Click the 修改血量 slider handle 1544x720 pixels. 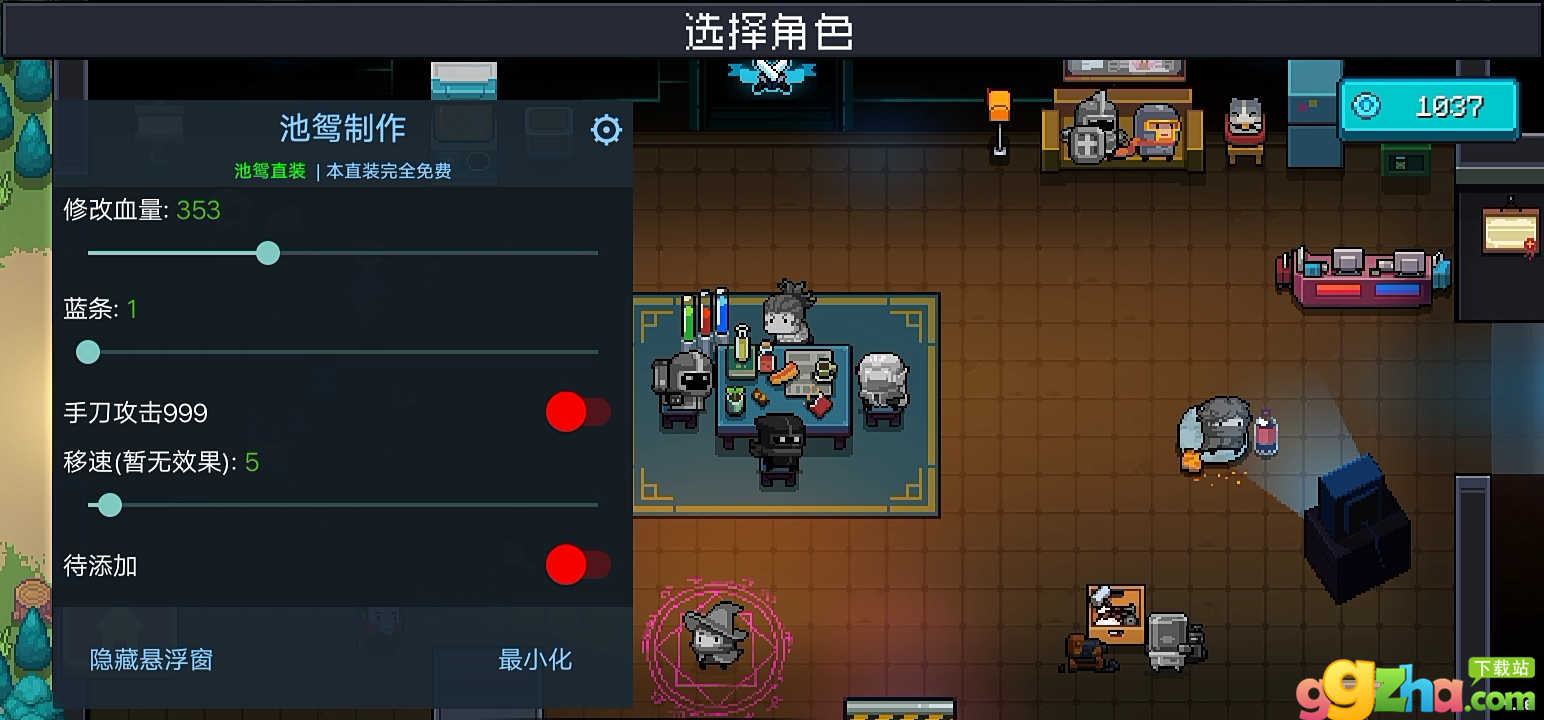[x=267, y=253]
